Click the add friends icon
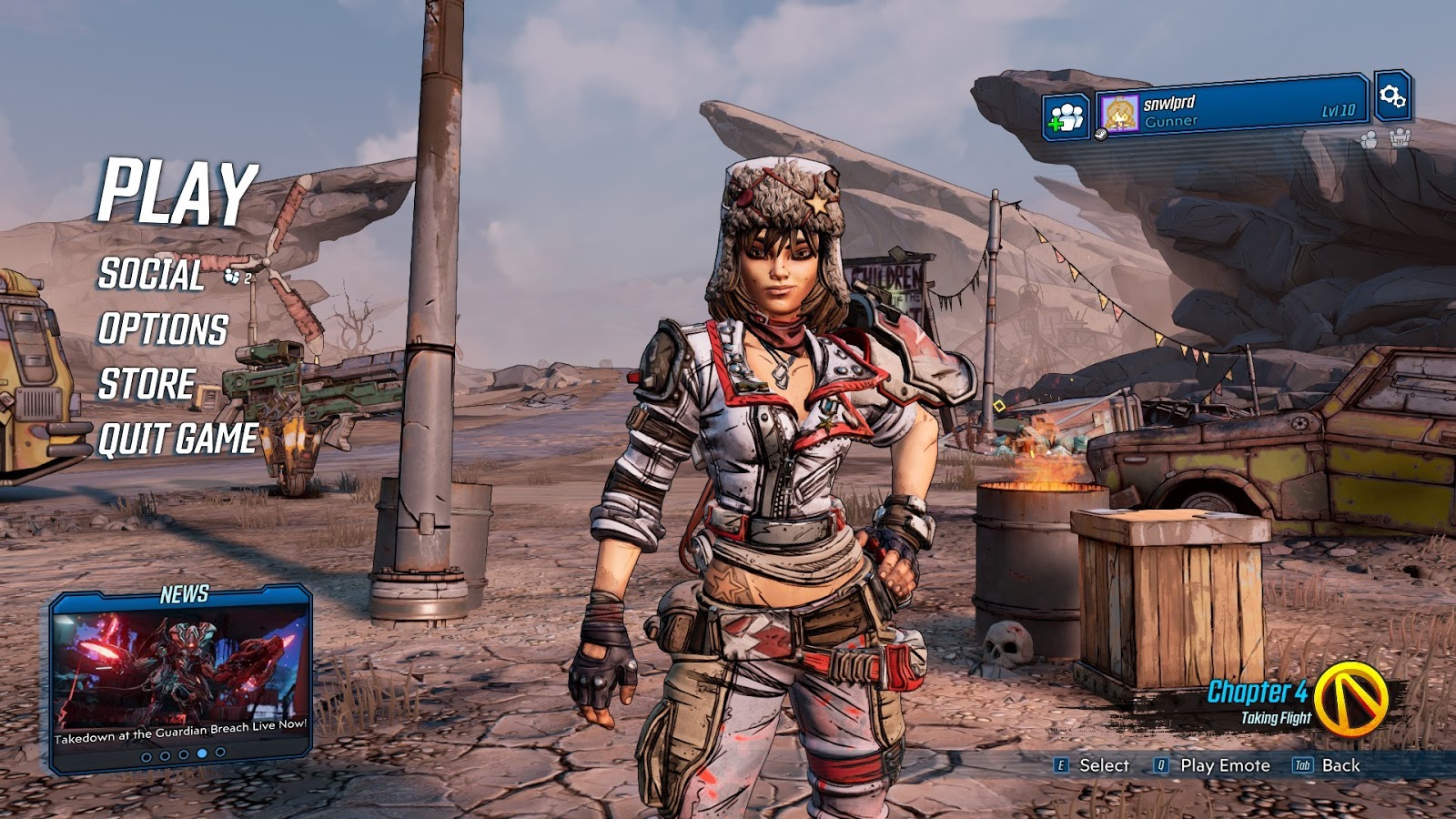Image resolution: width=1456 pixels, height=819 pixels. (1066, 117)
